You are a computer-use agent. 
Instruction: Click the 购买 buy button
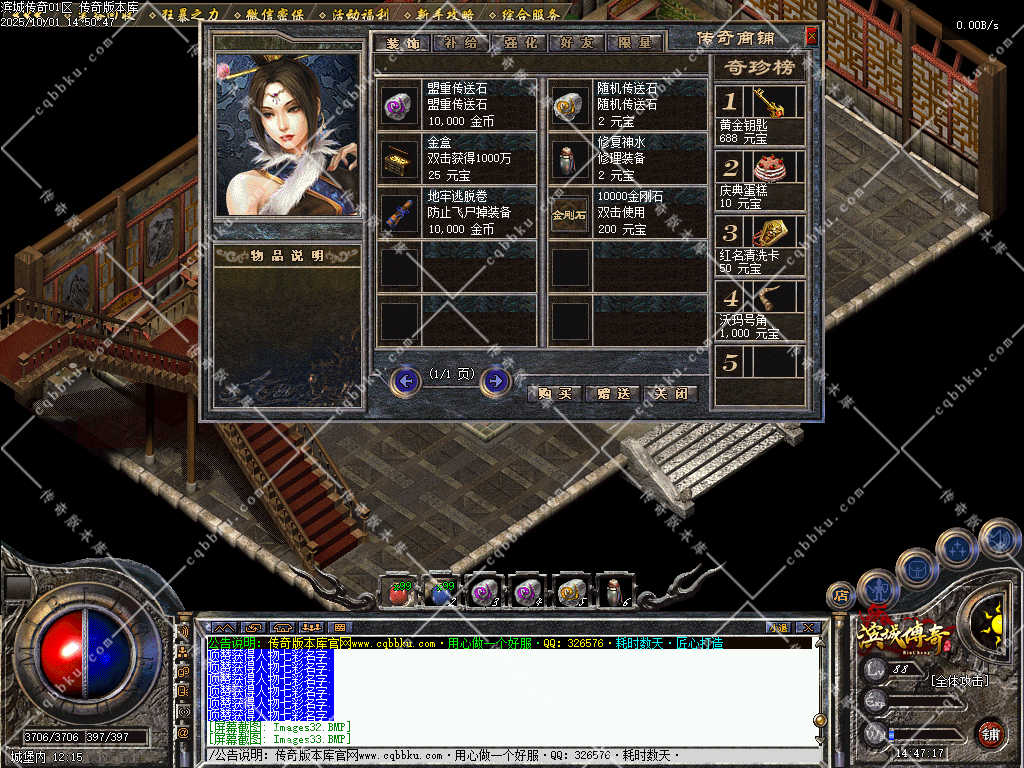click(554, 393)
